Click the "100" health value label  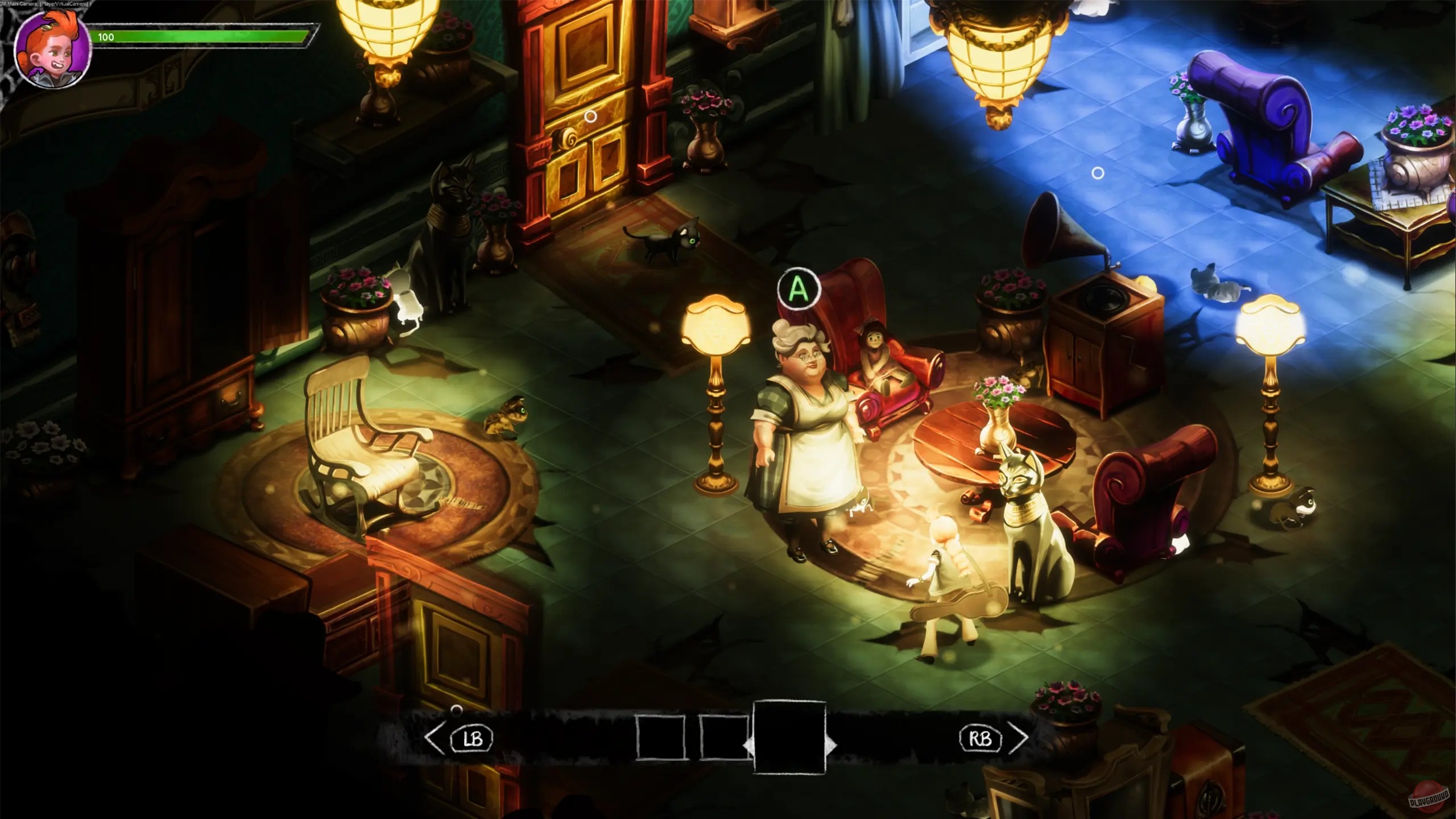[105, 38]
